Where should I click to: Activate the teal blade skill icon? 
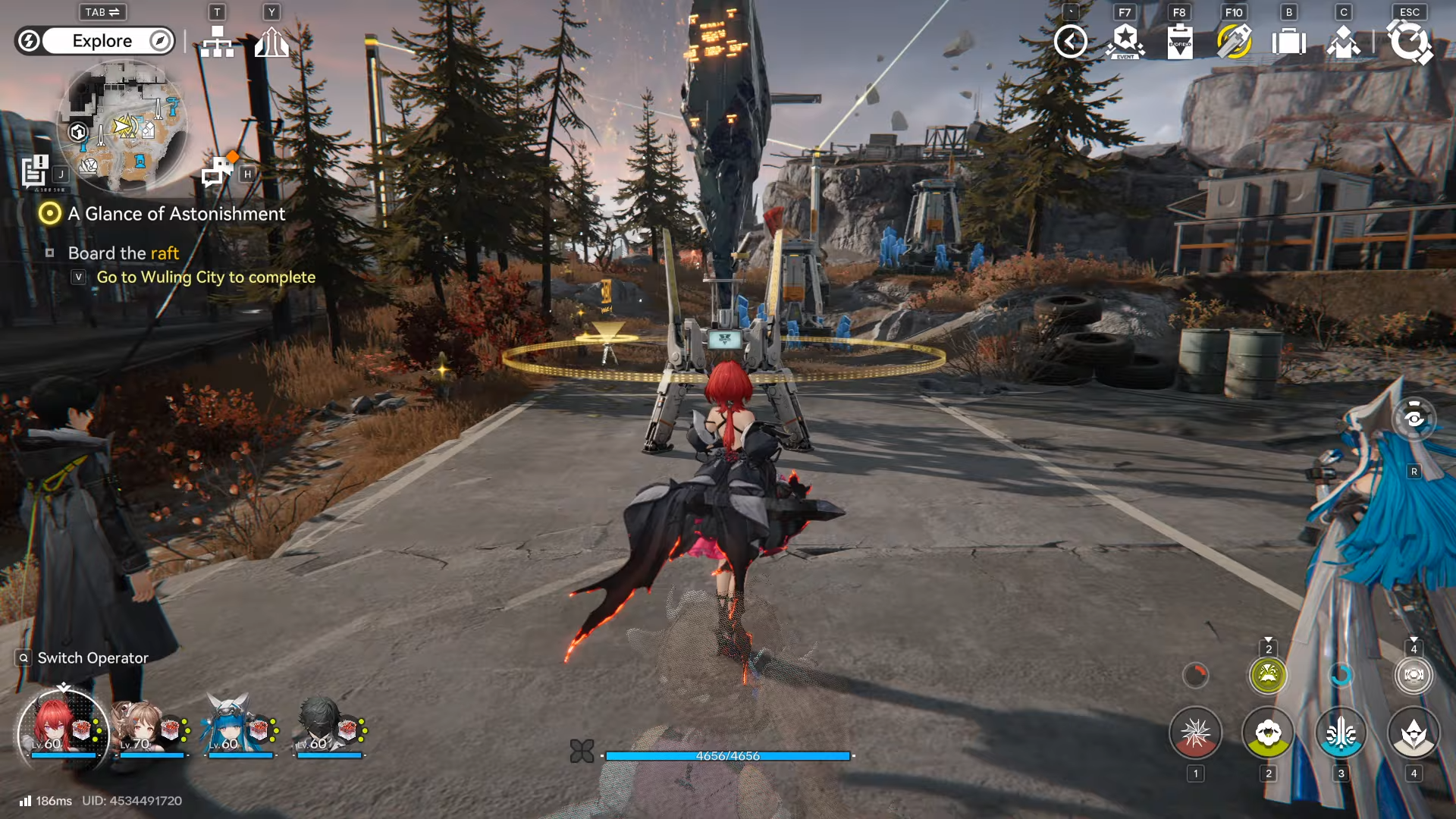pos(1341,733)
